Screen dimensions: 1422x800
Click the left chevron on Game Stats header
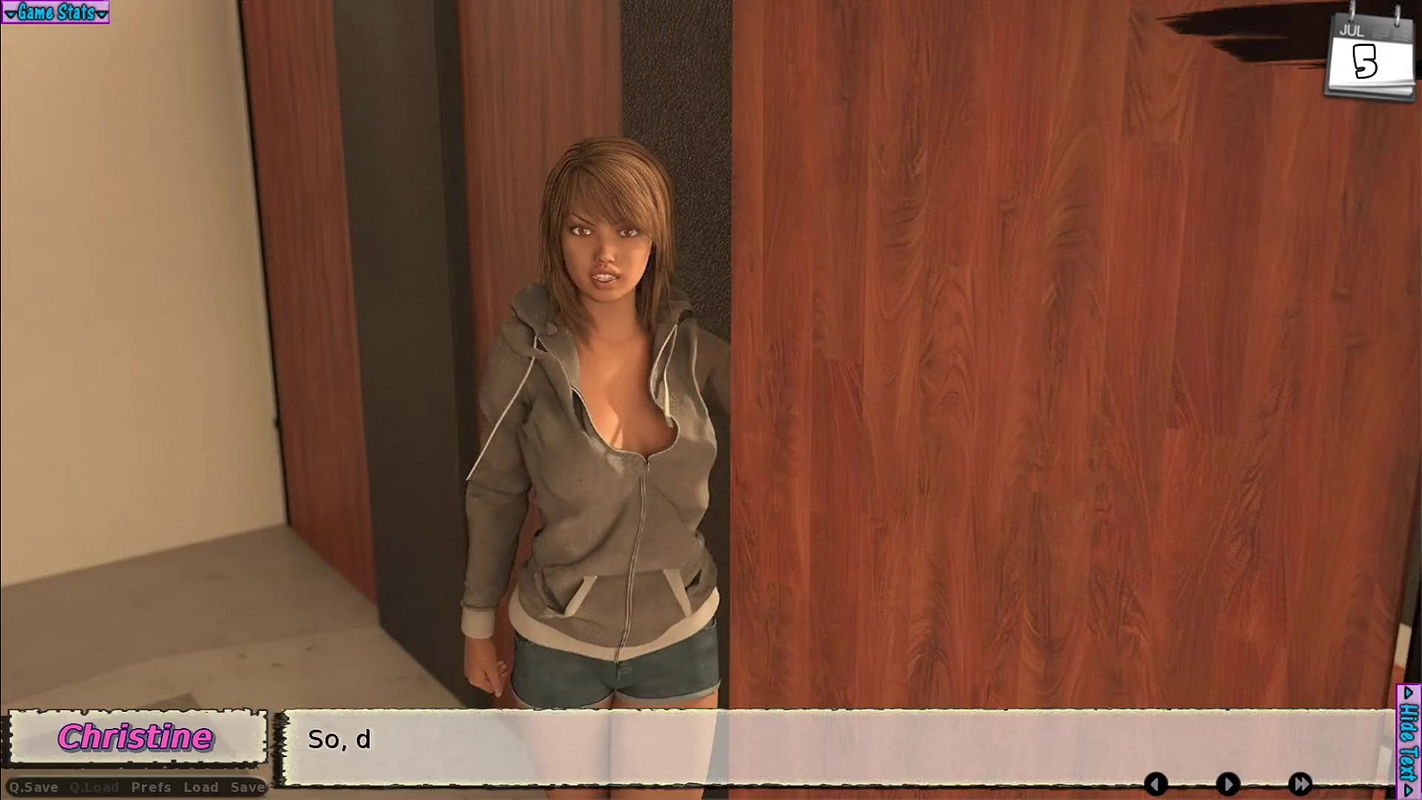pyautogui.click(x=10, y=13)
